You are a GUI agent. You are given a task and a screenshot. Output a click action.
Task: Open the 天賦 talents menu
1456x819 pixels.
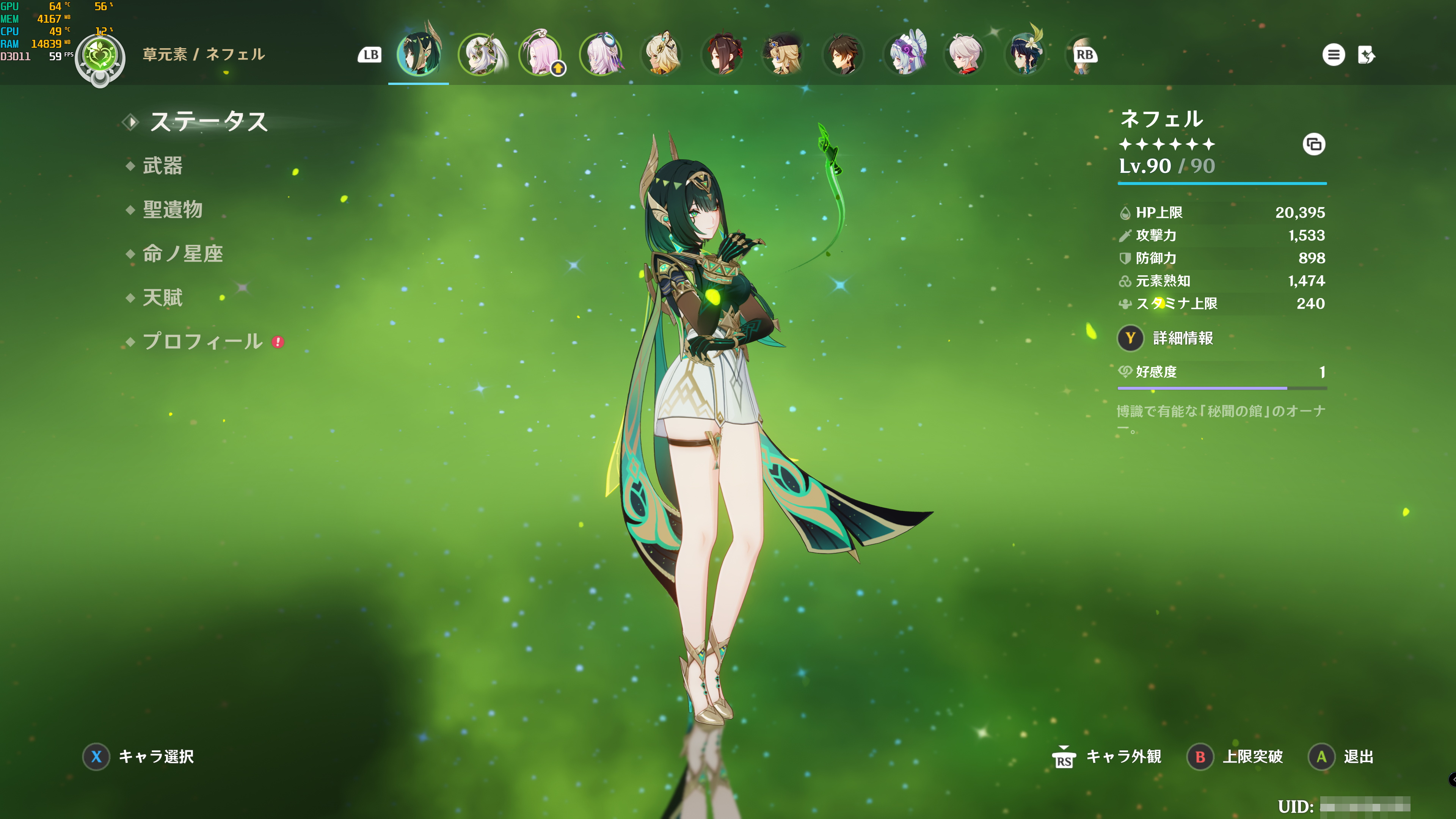pyautogui.click(x=163, y=298)
